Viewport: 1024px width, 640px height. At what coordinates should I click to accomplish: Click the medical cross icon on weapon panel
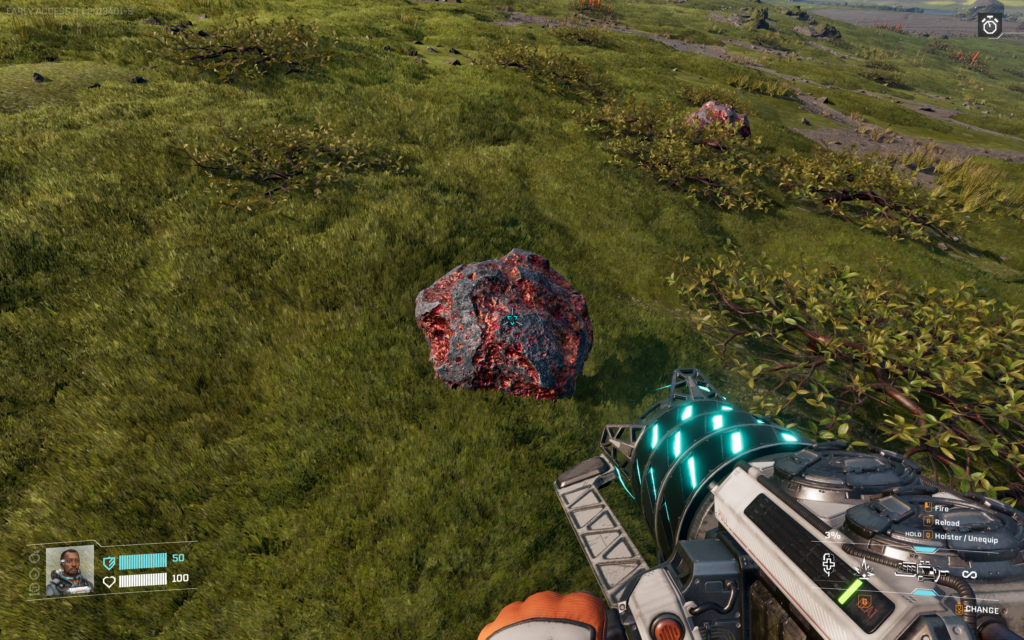[829, 565]
